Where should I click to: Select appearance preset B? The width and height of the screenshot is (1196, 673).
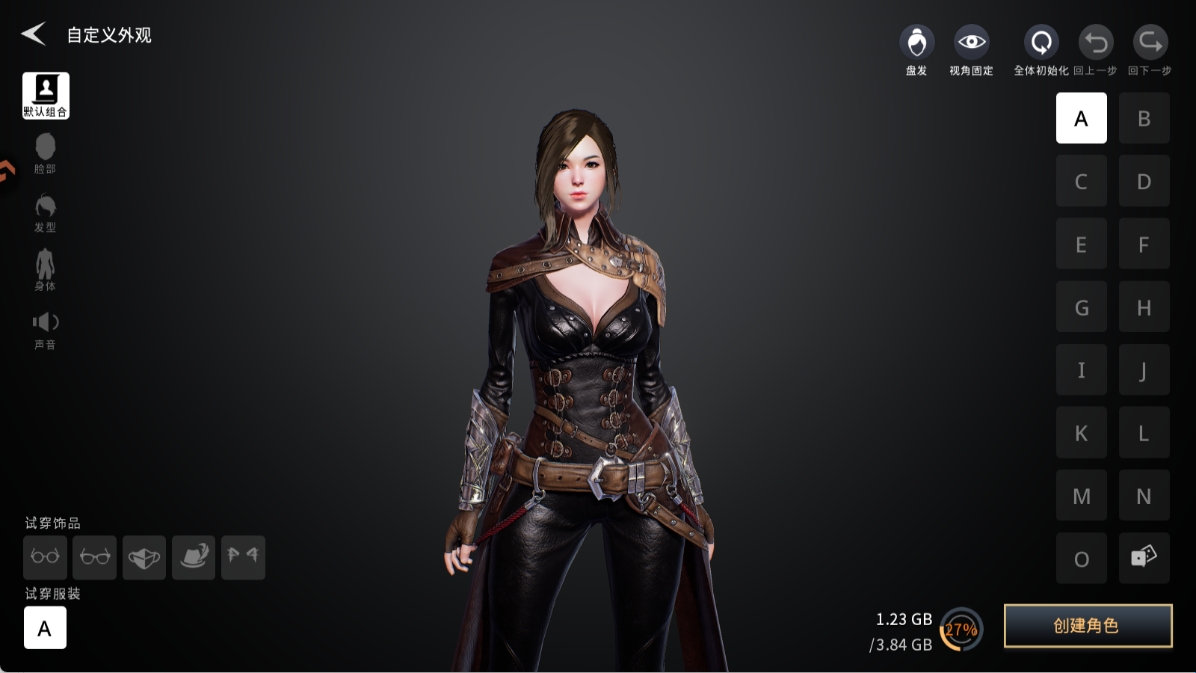pos(1144,119)
